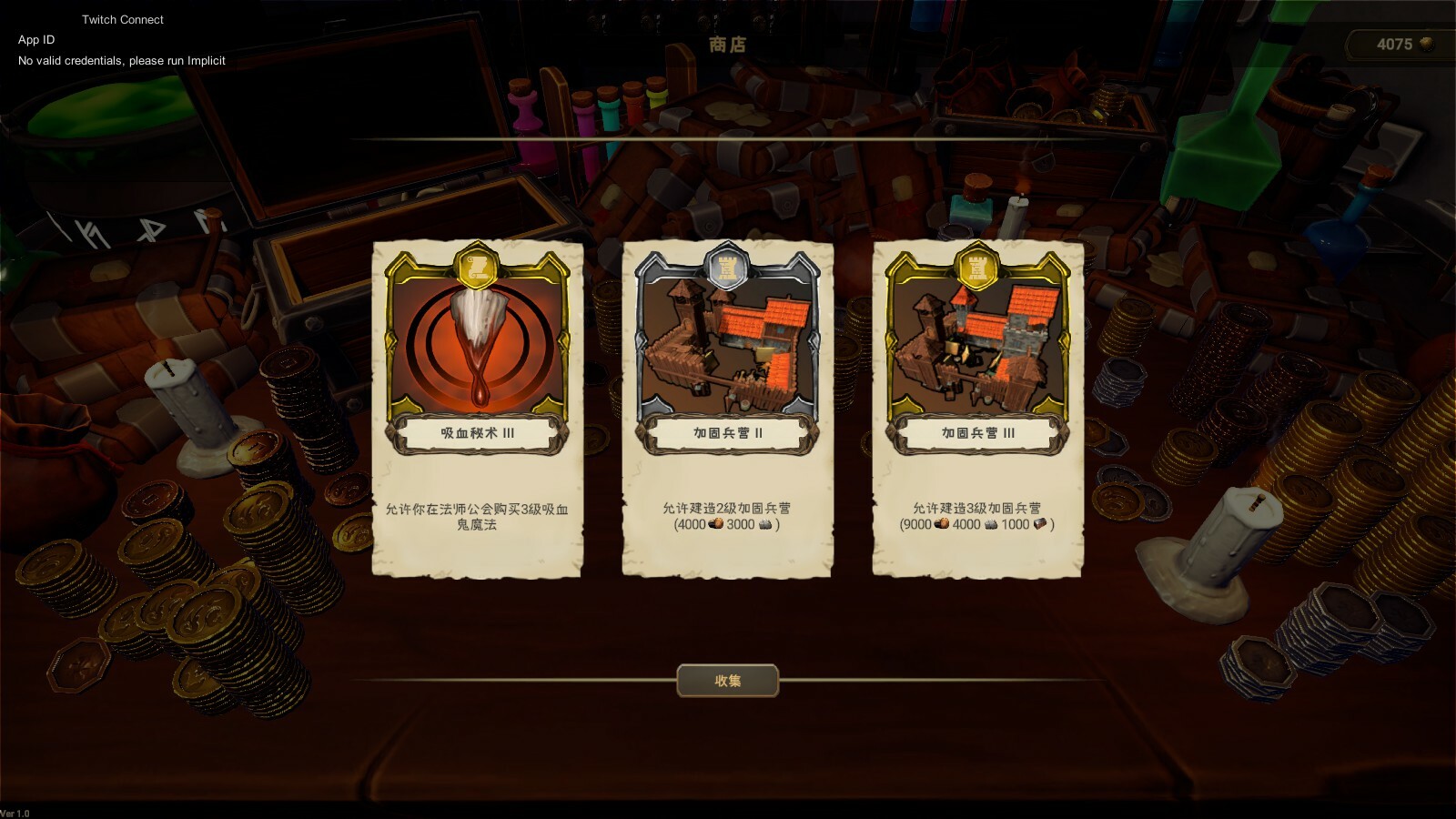Click the wood cost icon after 4000 on 加固兵营 II
Viewport: 1456px width, 819px height.
pos(714,525)
